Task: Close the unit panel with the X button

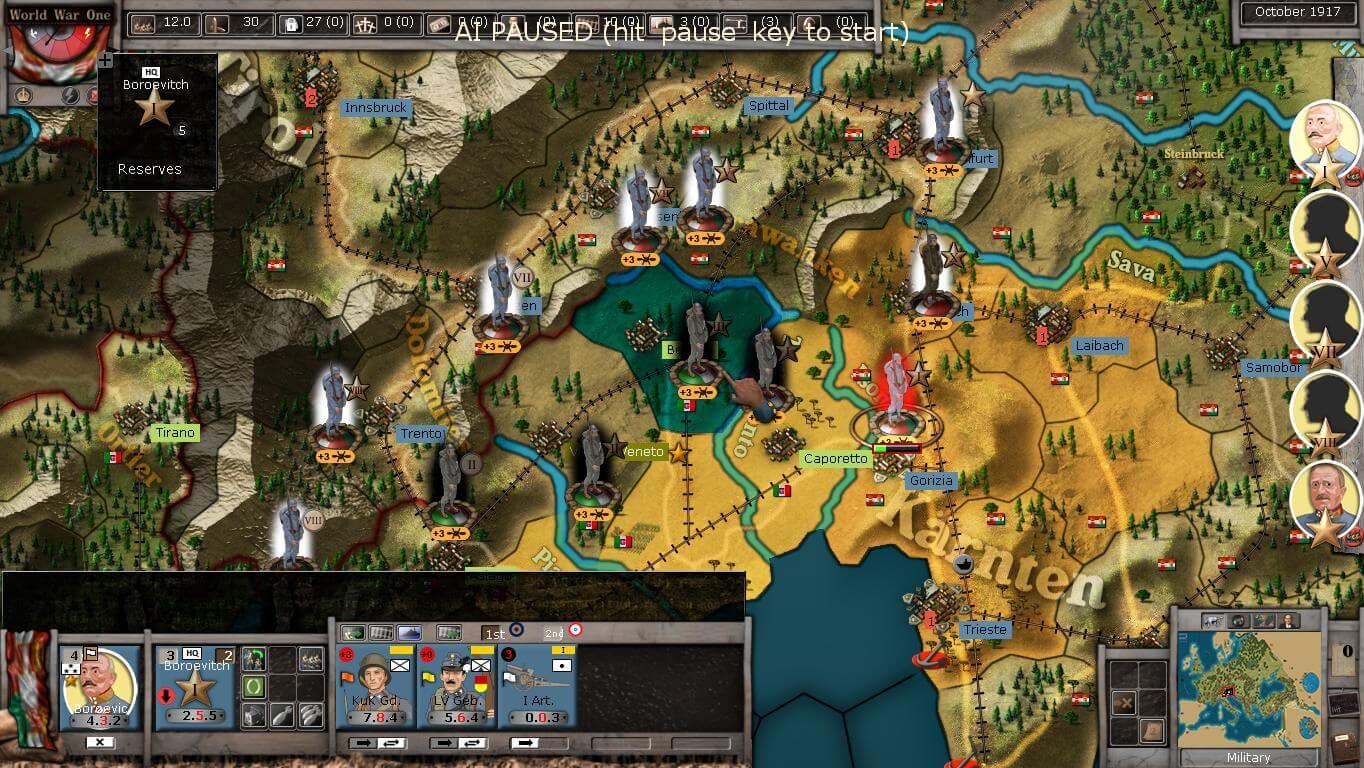Action: point(100,742)
